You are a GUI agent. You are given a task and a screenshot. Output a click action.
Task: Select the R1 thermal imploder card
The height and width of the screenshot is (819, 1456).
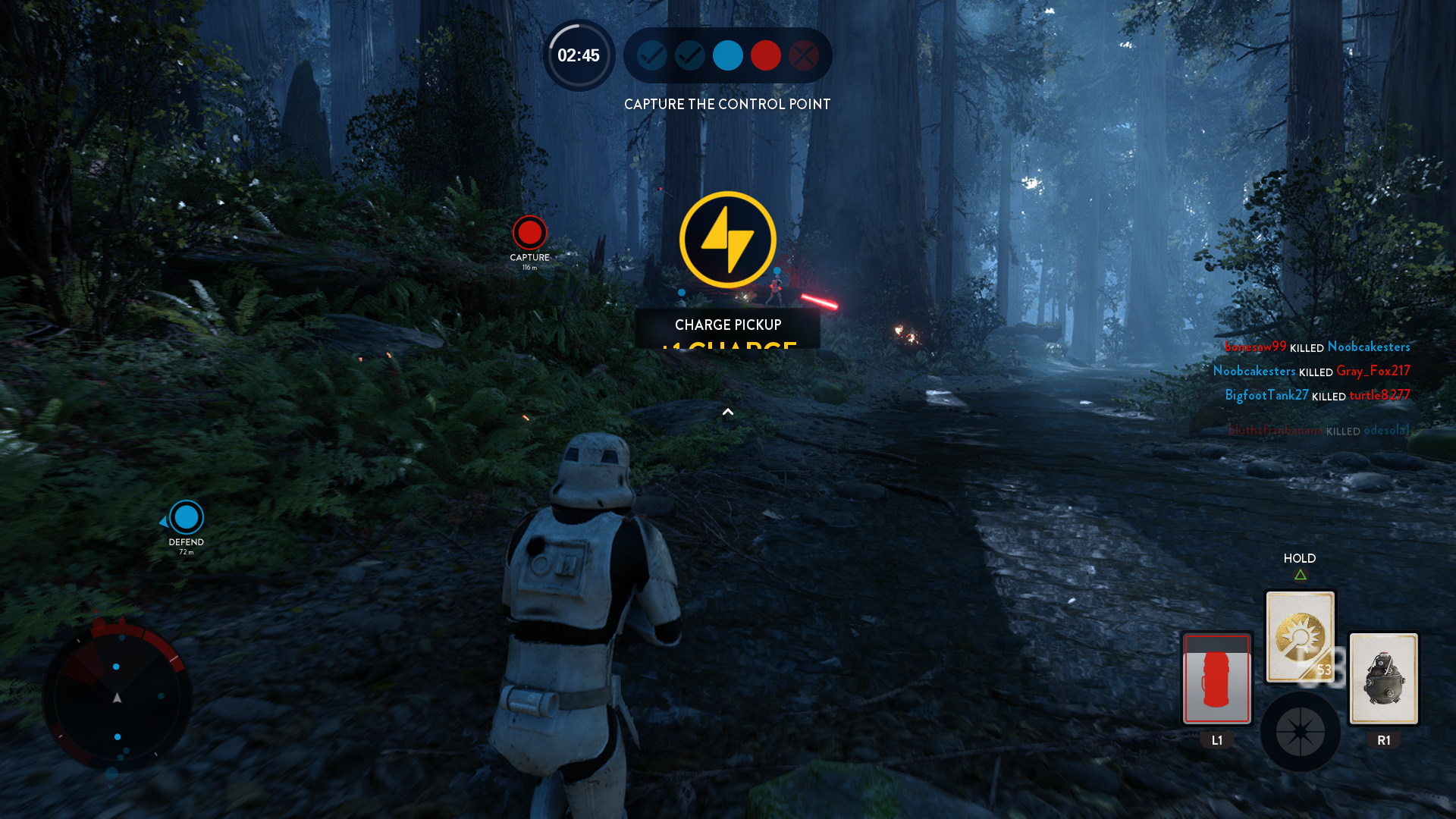pyautogui.click(x=1383, y=679)
